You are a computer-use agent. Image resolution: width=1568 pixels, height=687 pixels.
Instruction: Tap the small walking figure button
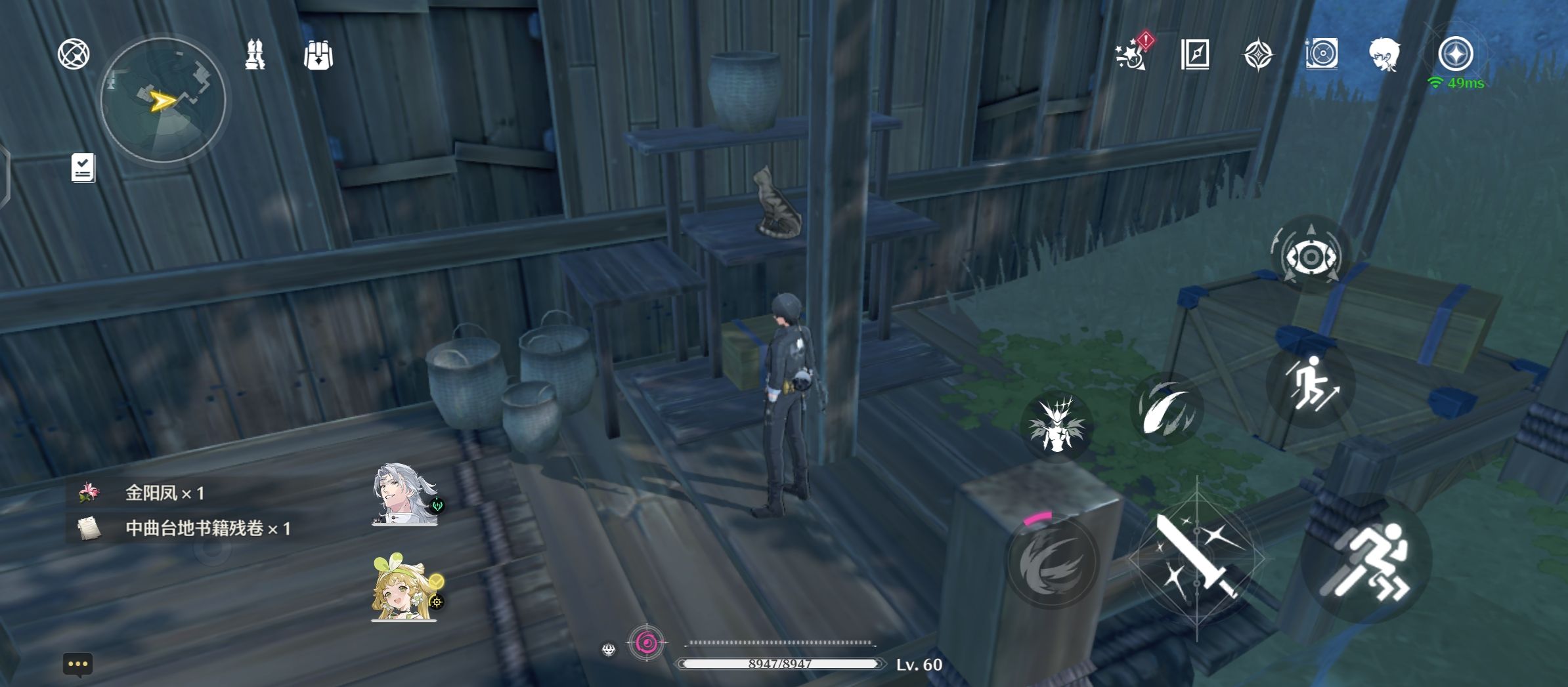1311,385
